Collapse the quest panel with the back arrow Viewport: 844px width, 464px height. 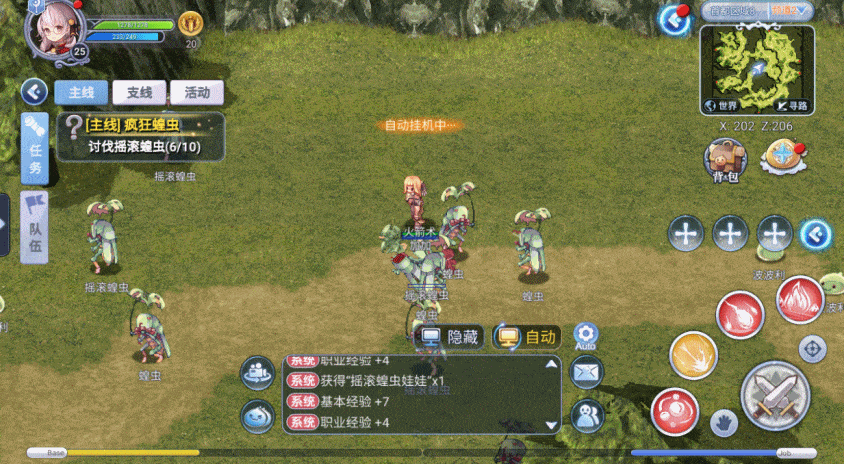click(x=35, y=92)
